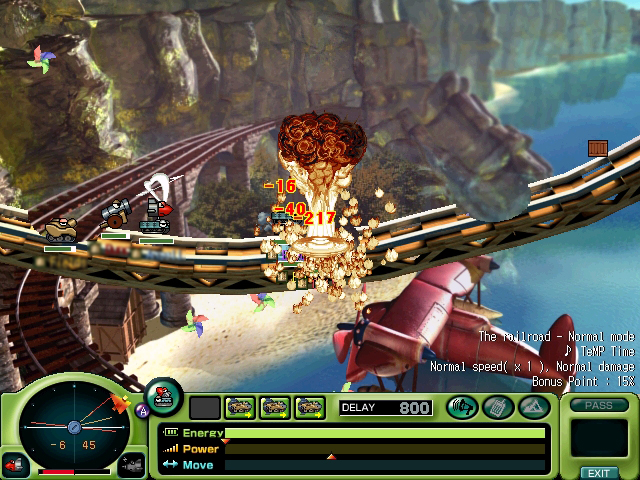
Task: Select the empty grey item slot
Action: point(204,407)
